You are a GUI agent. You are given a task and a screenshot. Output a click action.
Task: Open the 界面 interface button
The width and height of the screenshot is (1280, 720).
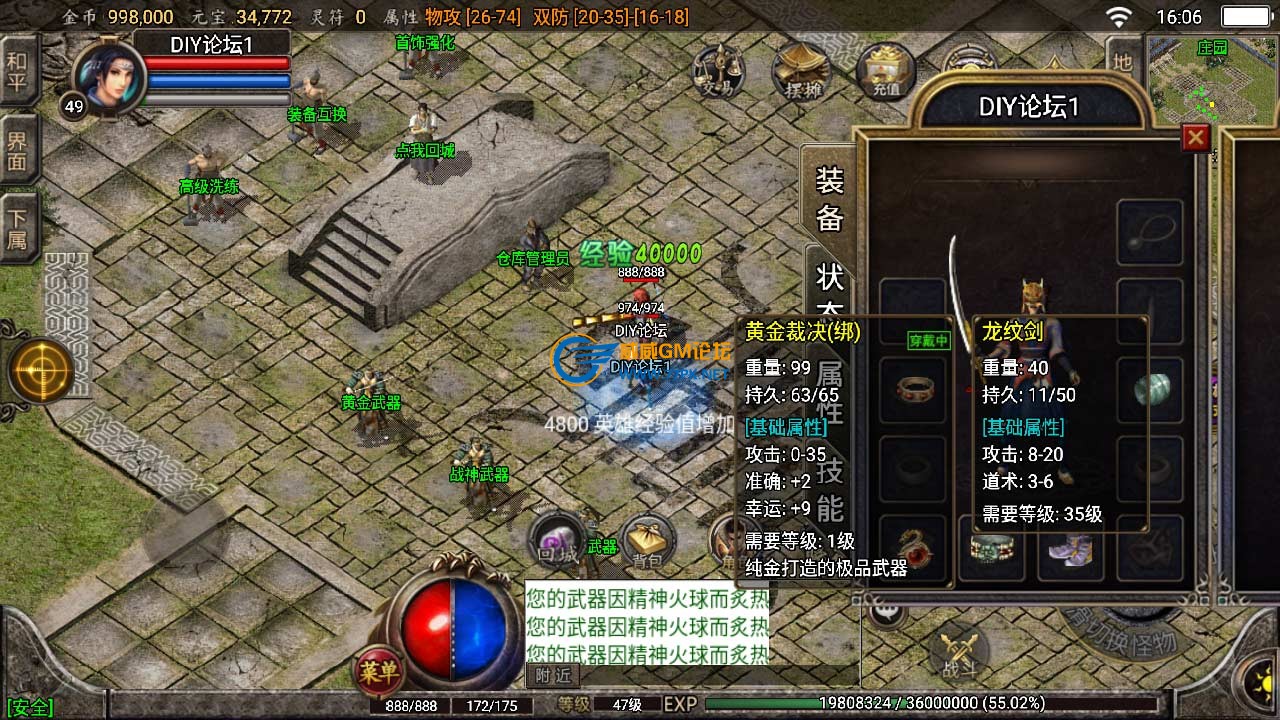click(x=17, y=148)
